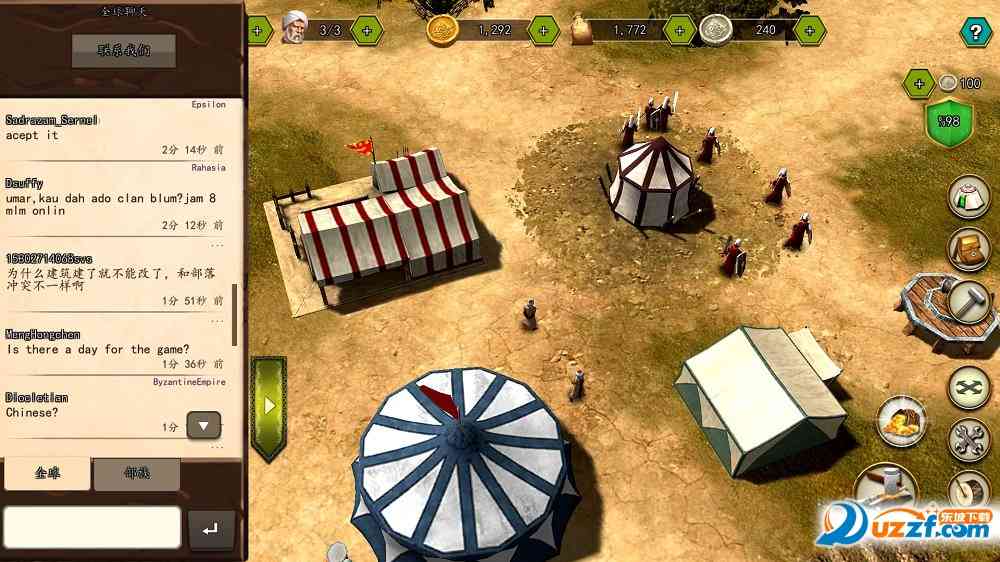1000x562 pixels.
Task: Open the 联系我们 contact button
Action: click(x=123, y=50)
